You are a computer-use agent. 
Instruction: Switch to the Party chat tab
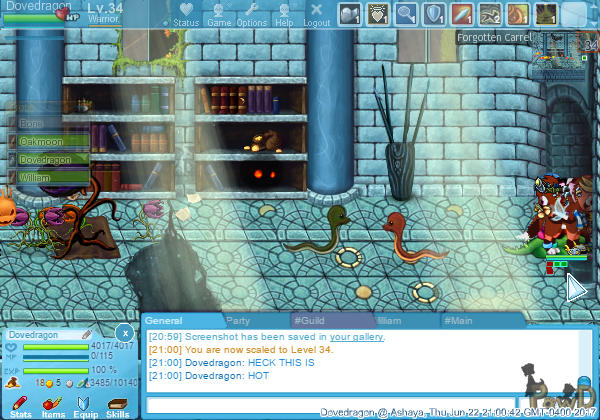238,321
